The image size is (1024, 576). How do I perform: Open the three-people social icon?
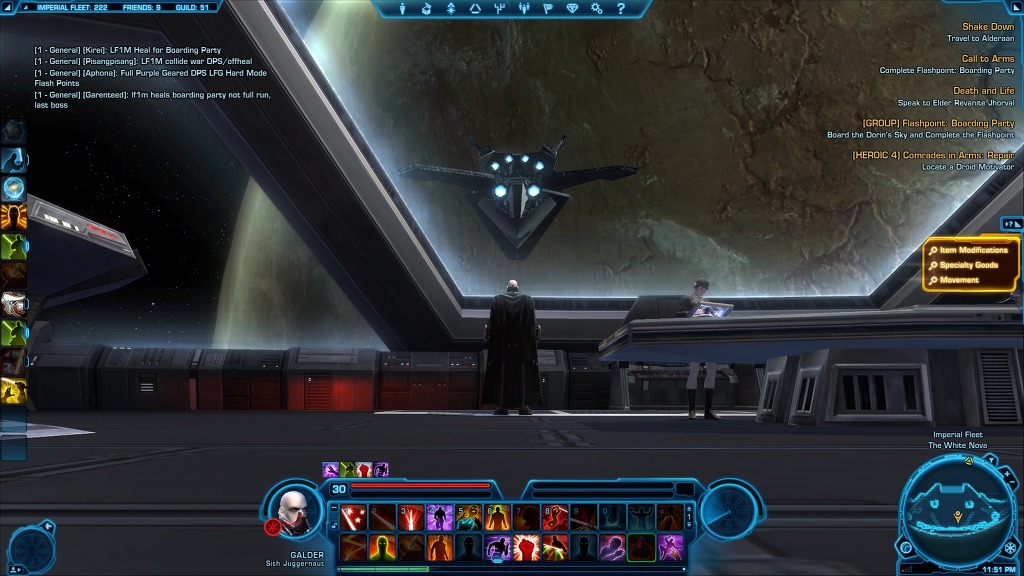[x=523, y=9]
